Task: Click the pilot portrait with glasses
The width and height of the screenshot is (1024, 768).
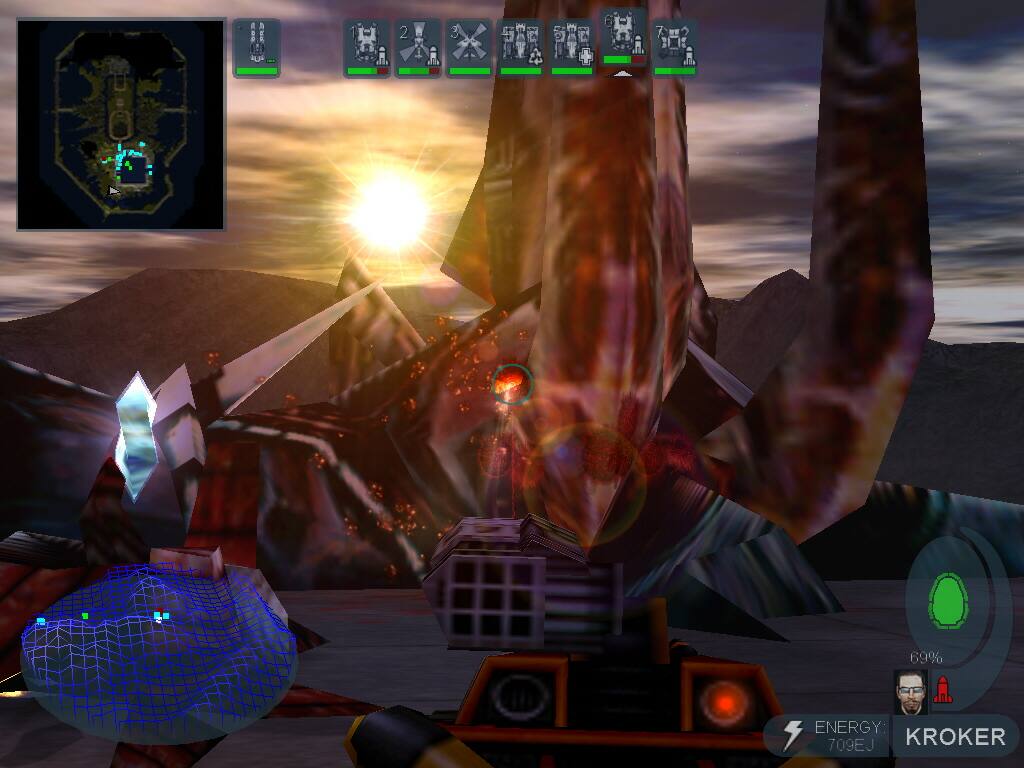Action: click(911, 691)
